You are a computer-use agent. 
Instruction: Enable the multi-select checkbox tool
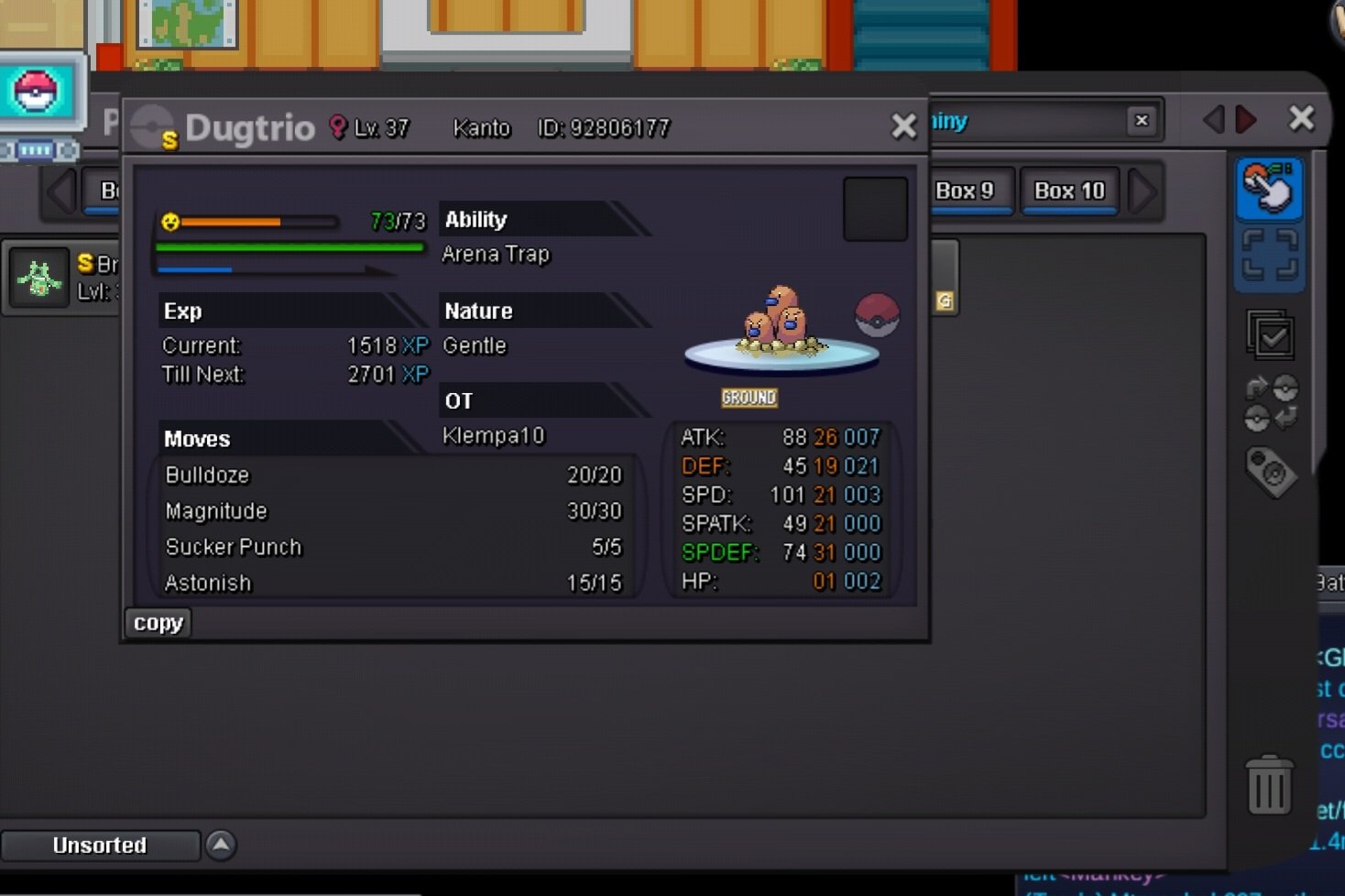point(1270,335)
